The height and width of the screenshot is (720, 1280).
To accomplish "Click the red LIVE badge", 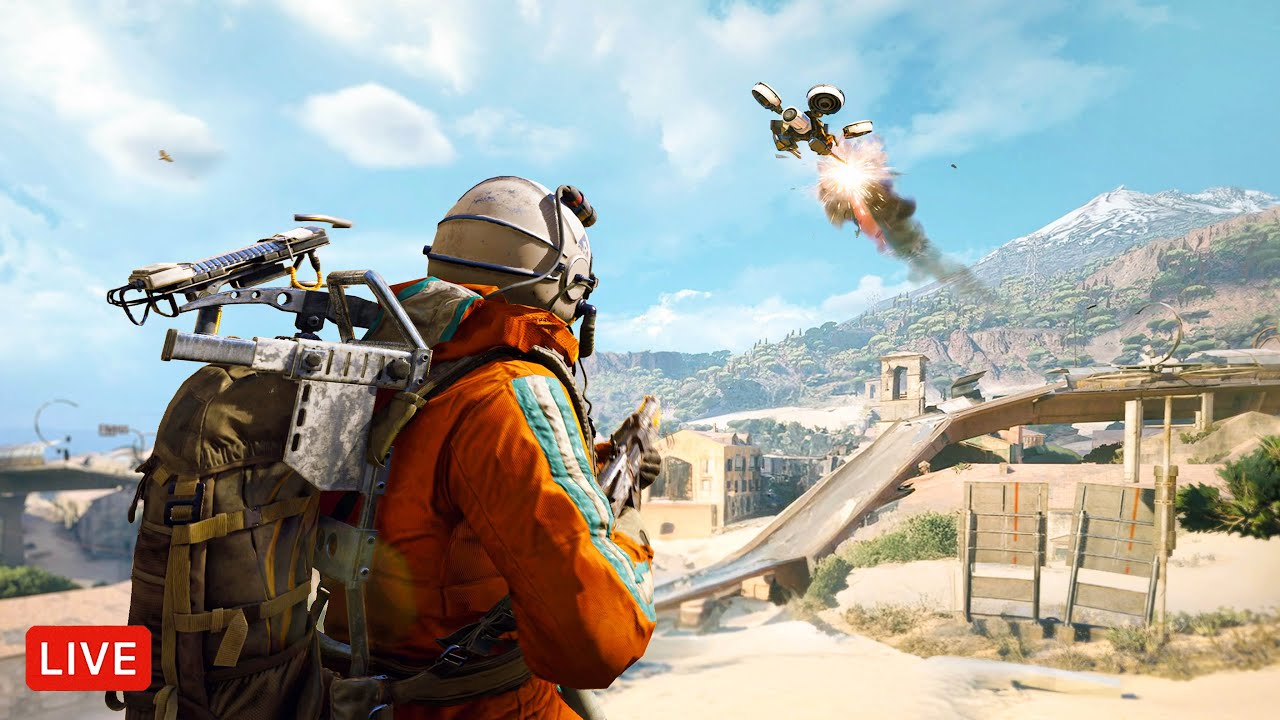I will pyautogui.click(x=88, y=658).
